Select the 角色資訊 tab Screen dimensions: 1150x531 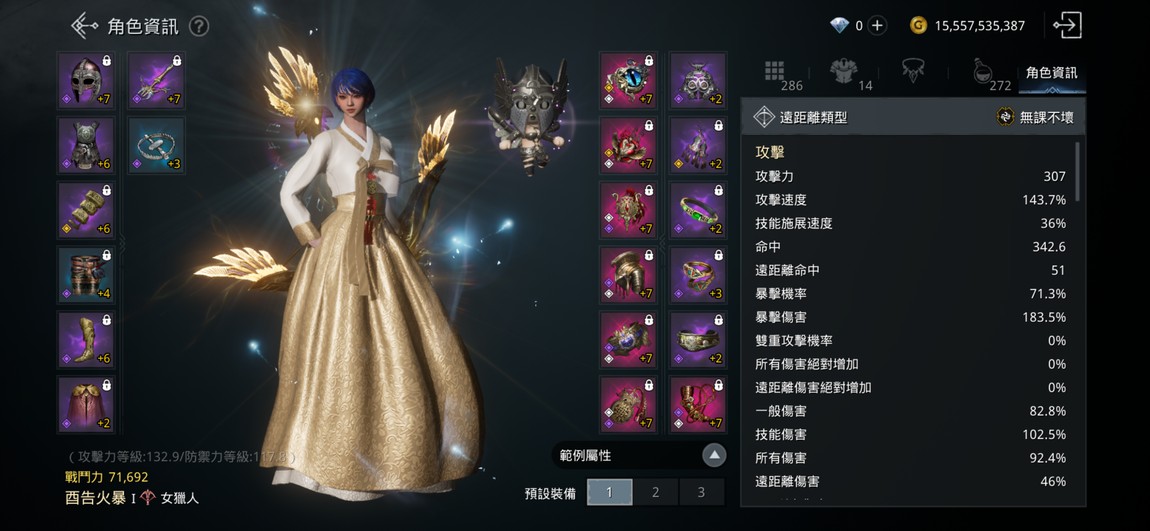(x=1051, y=73)
